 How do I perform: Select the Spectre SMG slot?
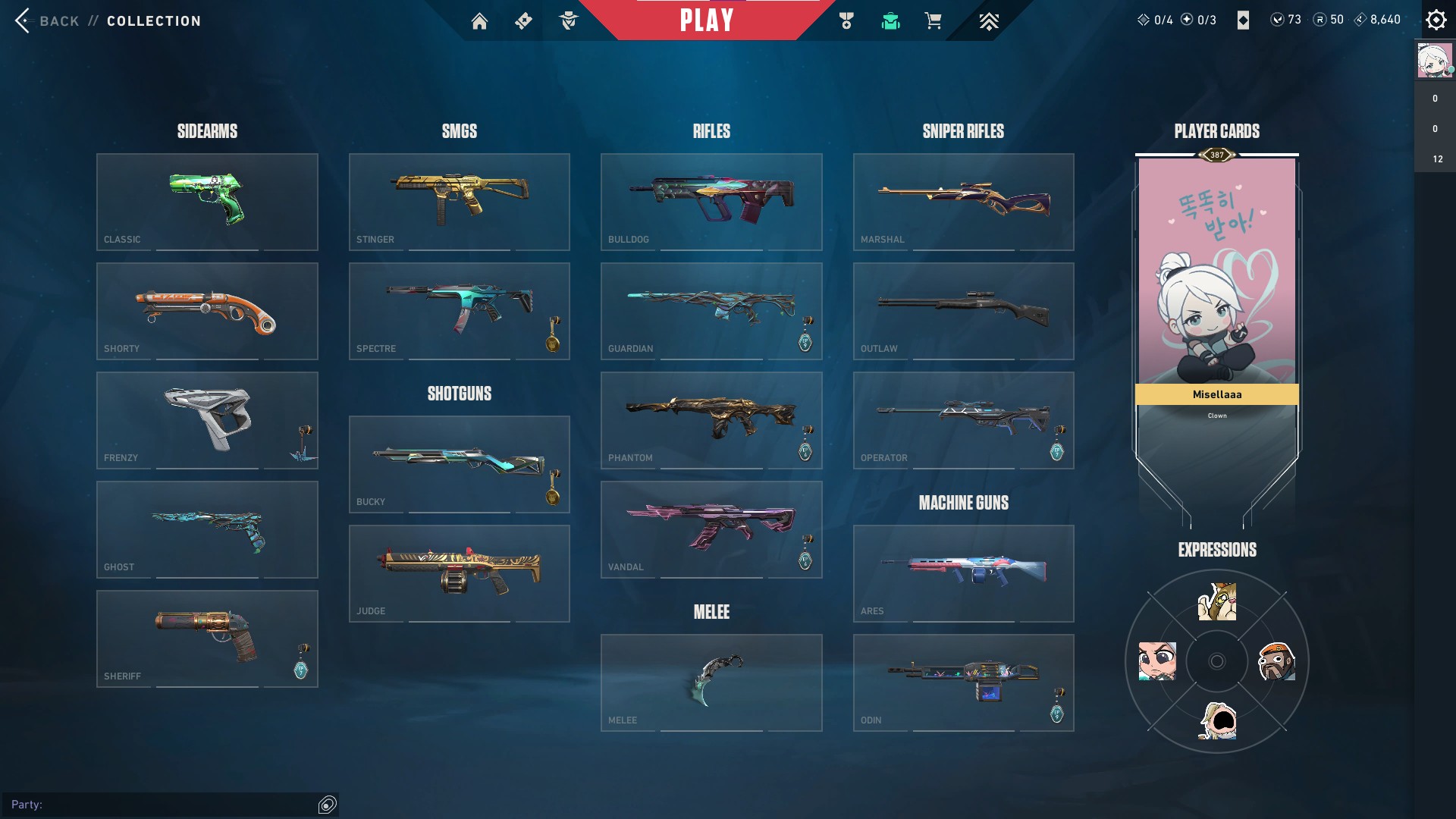tap(459, 311)
